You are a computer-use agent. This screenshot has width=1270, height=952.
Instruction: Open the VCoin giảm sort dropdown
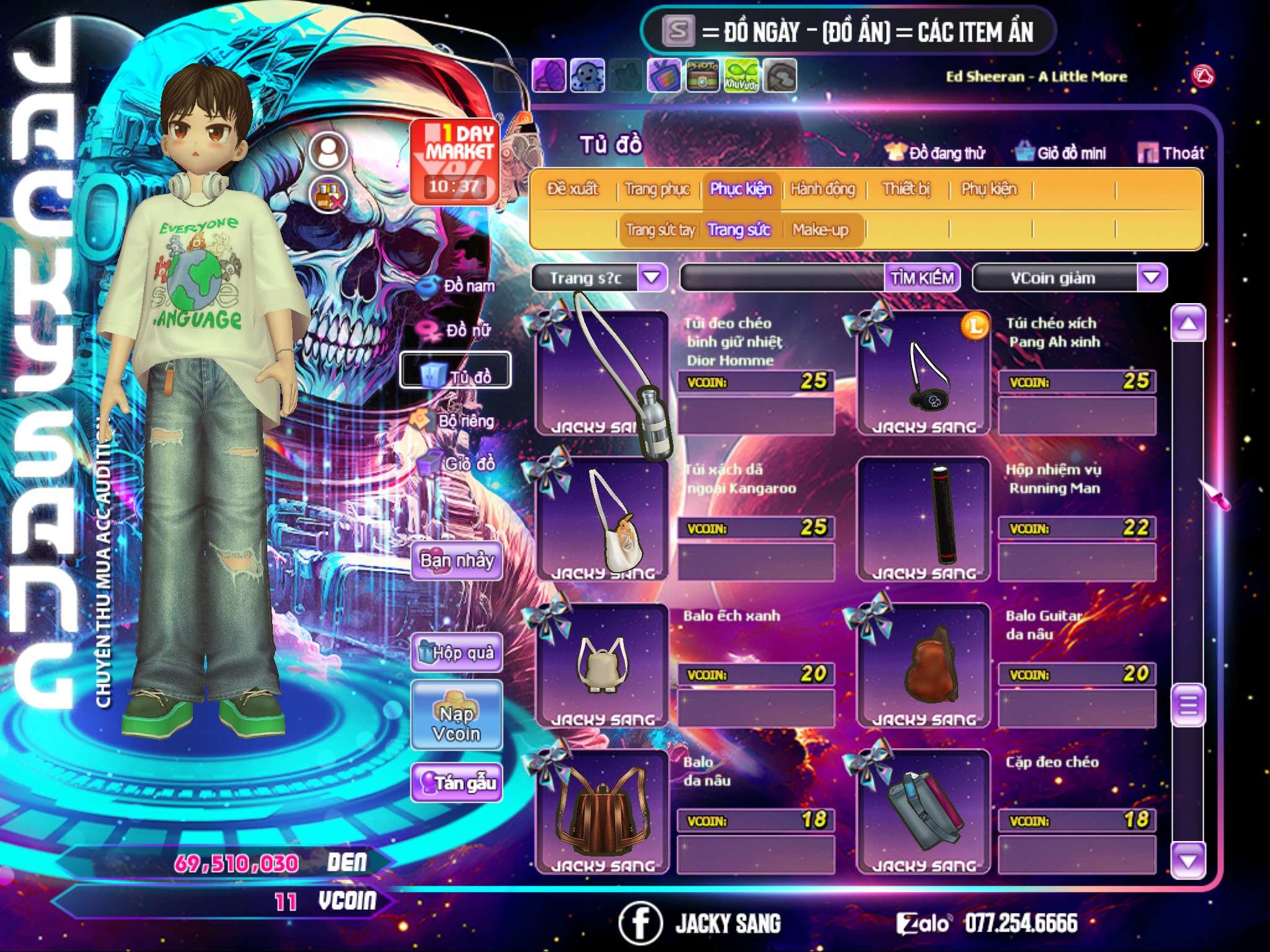coord(1151,278)
